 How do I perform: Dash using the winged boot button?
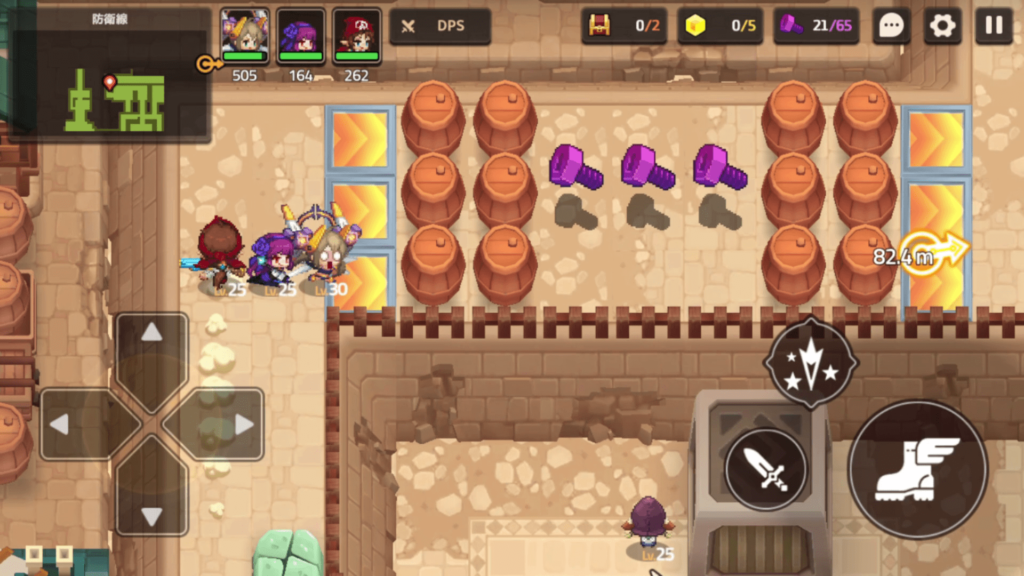click(917, 469)
